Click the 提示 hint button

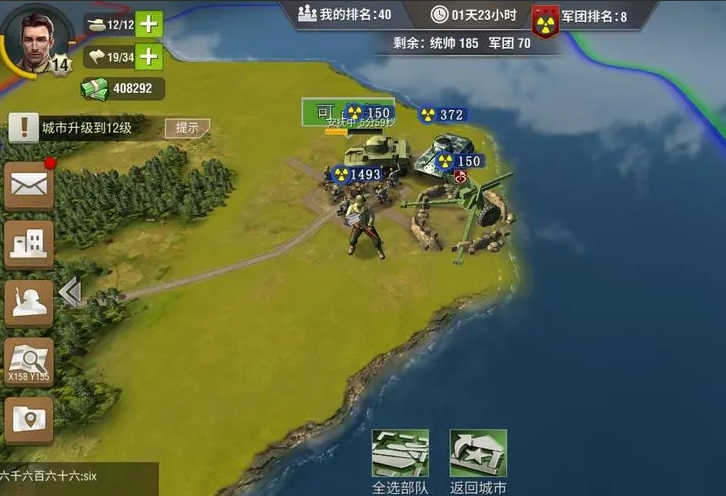click(x=187, y=128)
